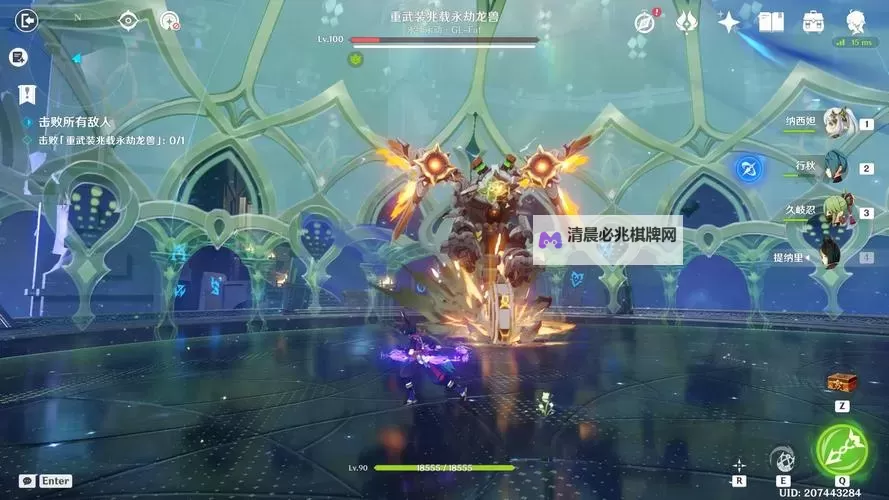Screen dimensions: 889x500
Task: Activate the Elemental Skill icon
Action: click(x=784, y=458)
